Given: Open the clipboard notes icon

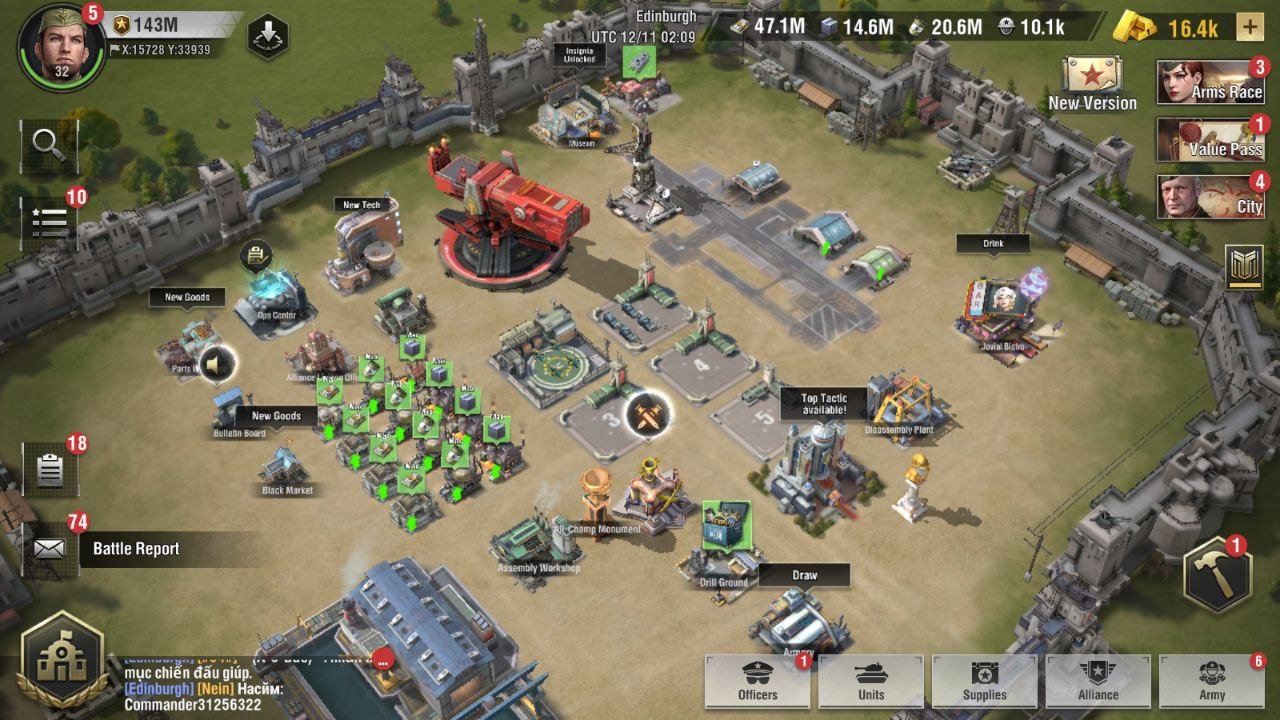Looking at the screenshot, I should 49,470.
